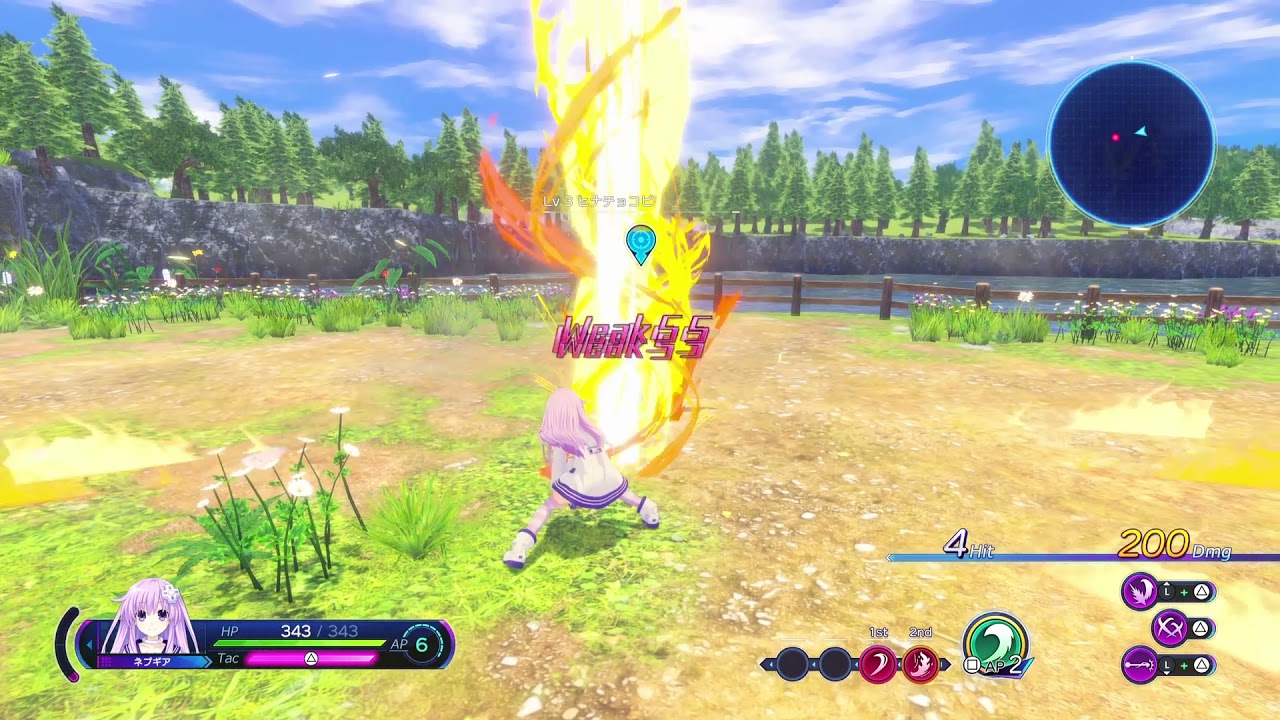Screen dimensions: 1280x720
Task: Select the 2nd combo flame icon
Action: point(920,663)
